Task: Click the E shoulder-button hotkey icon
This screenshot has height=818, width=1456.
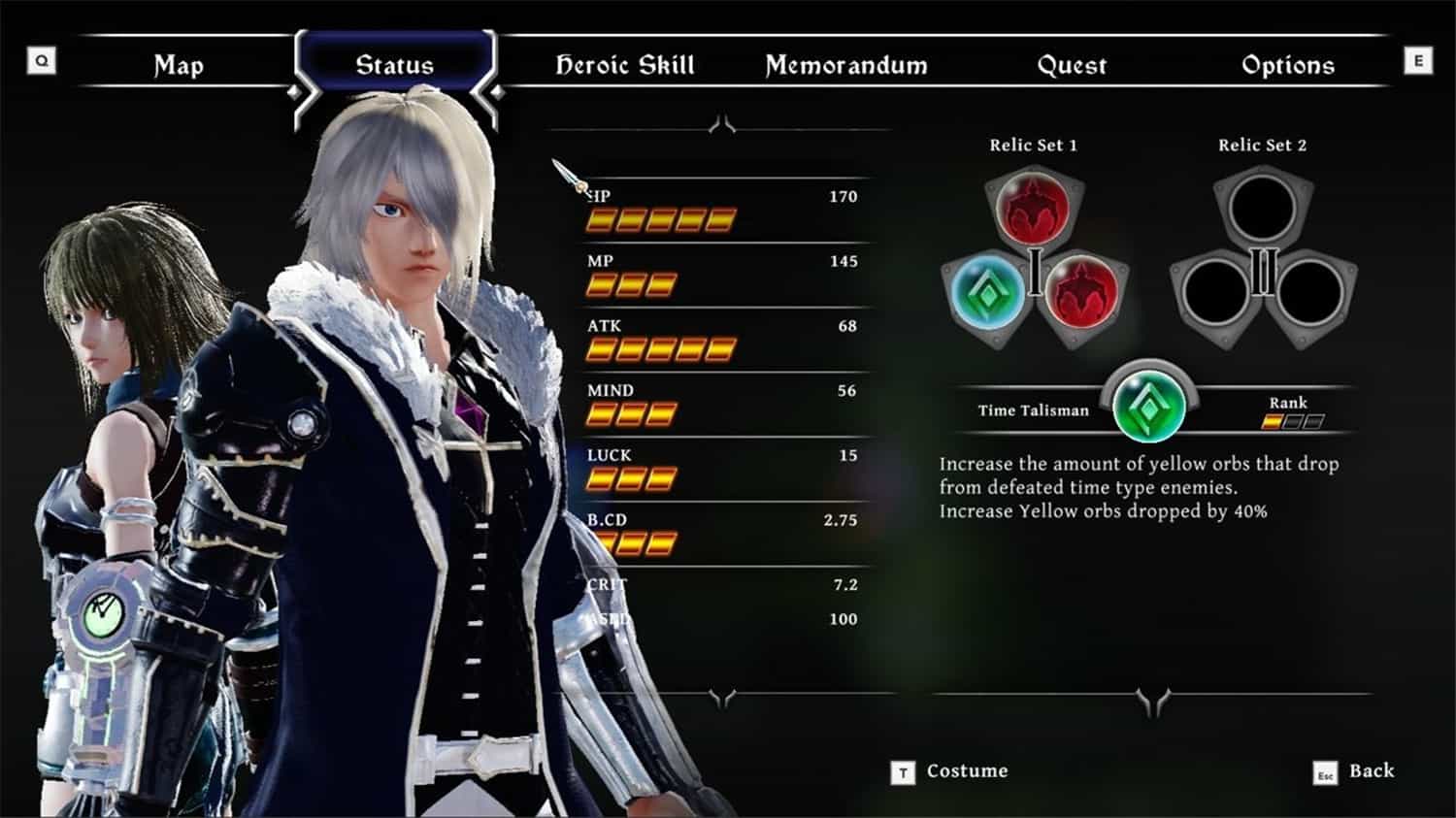Action: coord(1417,60)
